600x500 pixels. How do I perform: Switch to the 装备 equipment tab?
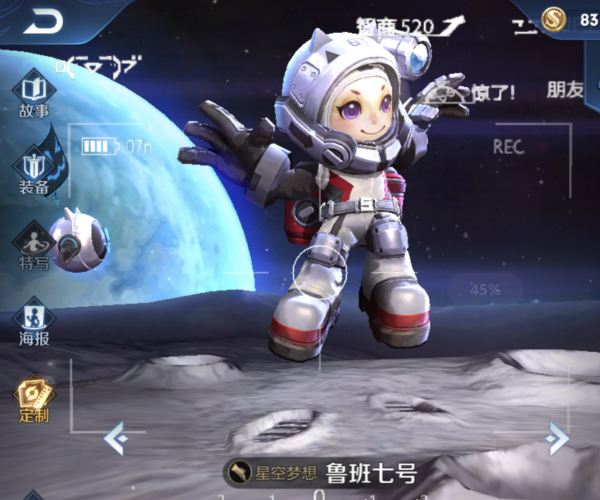(33, 171)
